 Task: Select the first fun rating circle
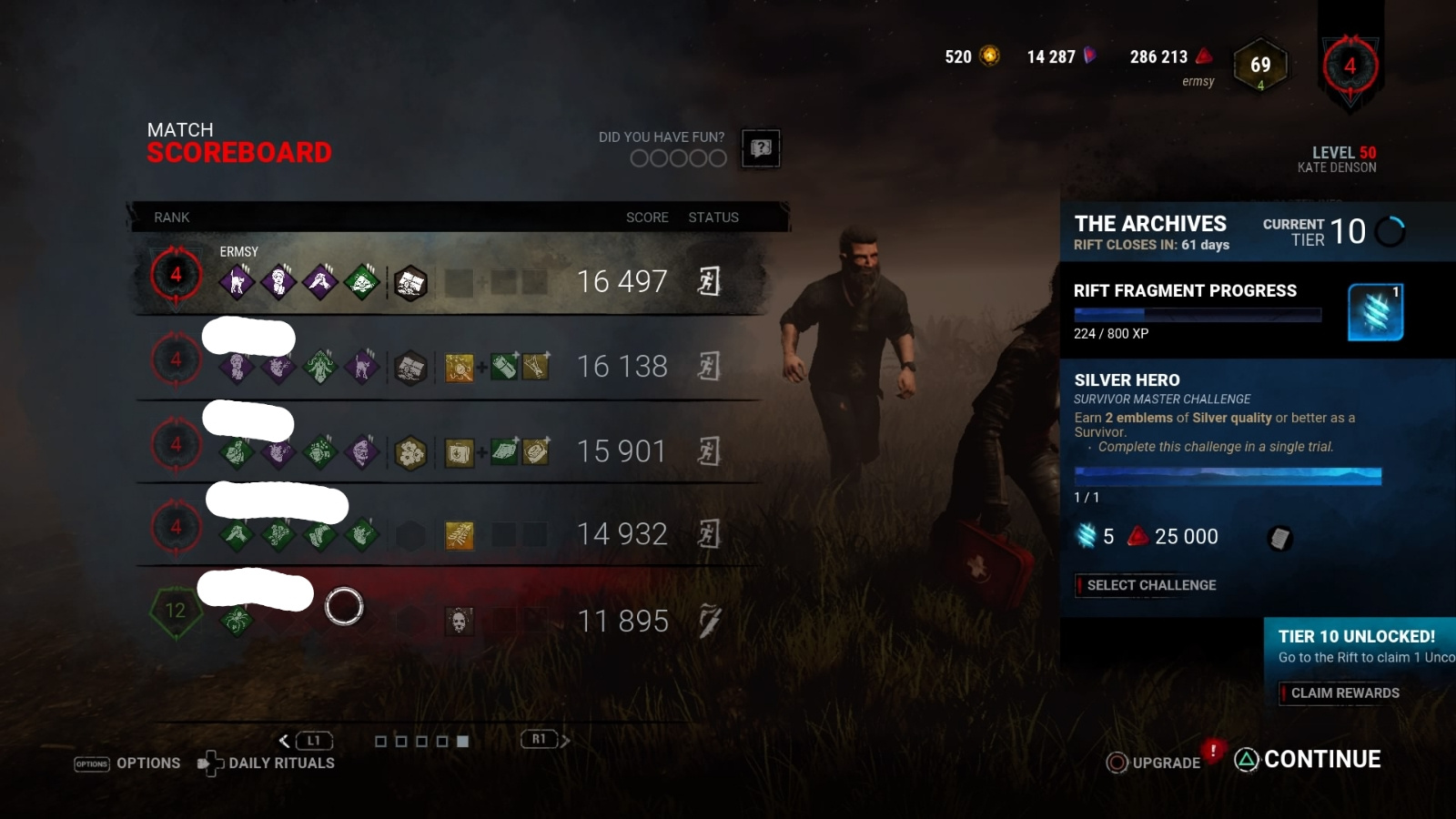(642, 159)
